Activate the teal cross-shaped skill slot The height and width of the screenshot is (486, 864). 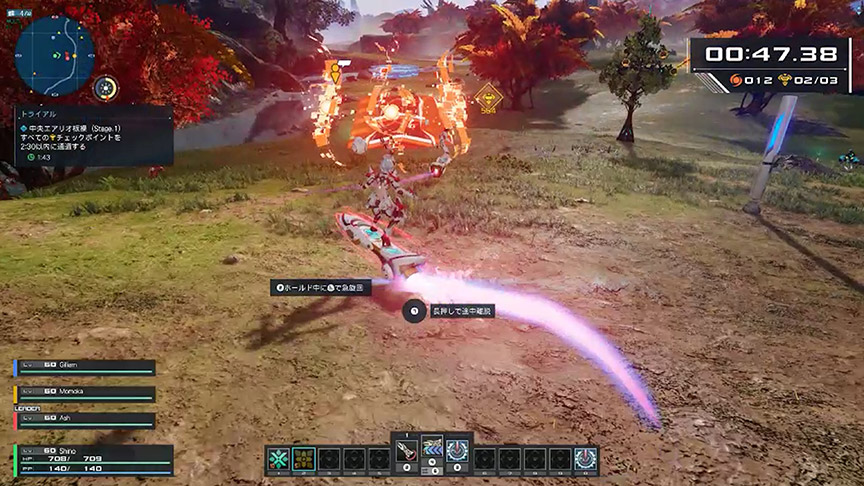[279, 459]
